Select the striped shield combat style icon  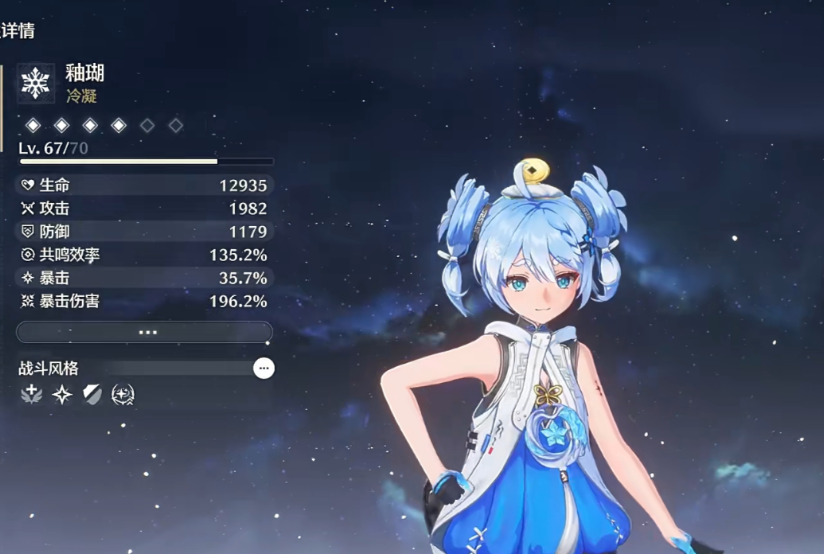point(92,395)
